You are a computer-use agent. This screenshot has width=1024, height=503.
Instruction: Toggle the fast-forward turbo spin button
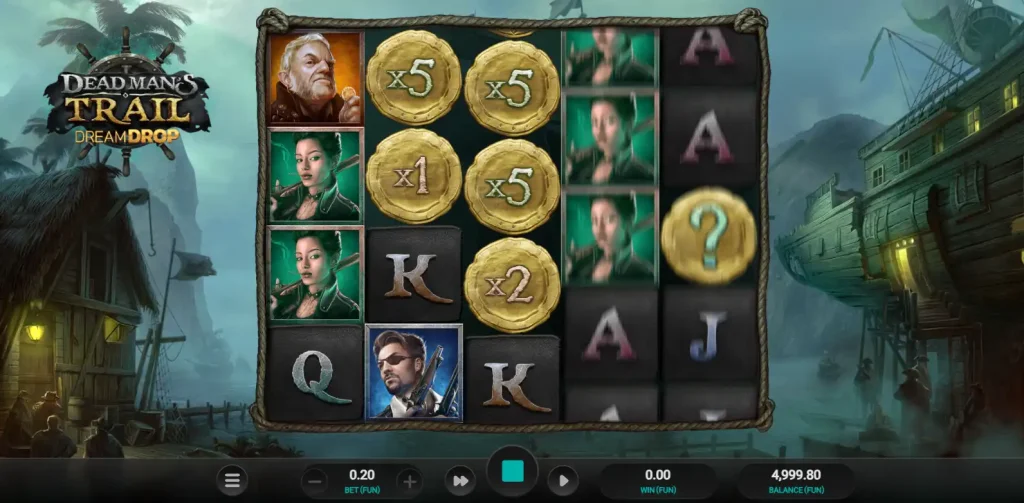[458, 481]
